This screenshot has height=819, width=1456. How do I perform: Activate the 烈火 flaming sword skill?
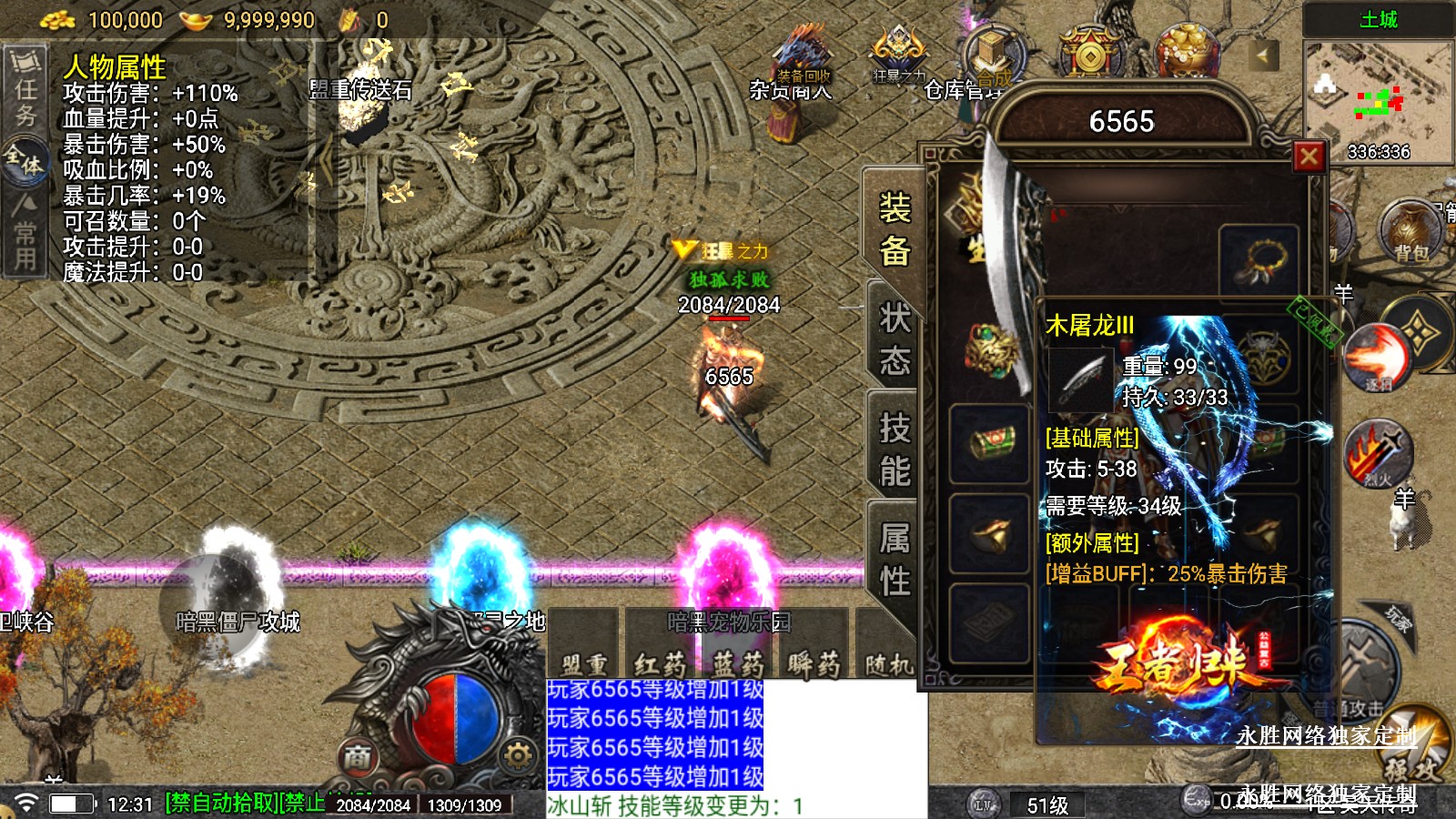[x=1378, y=452]
